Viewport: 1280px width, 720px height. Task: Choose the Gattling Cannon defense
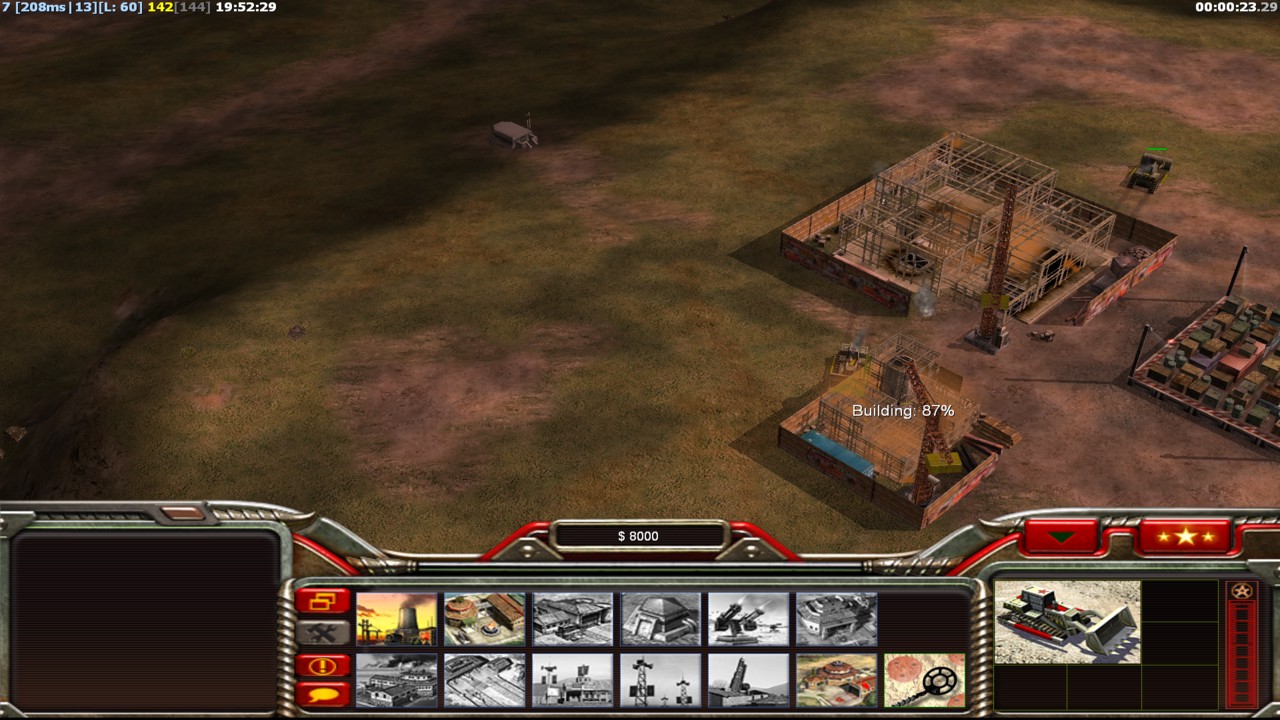pos(748,619)
